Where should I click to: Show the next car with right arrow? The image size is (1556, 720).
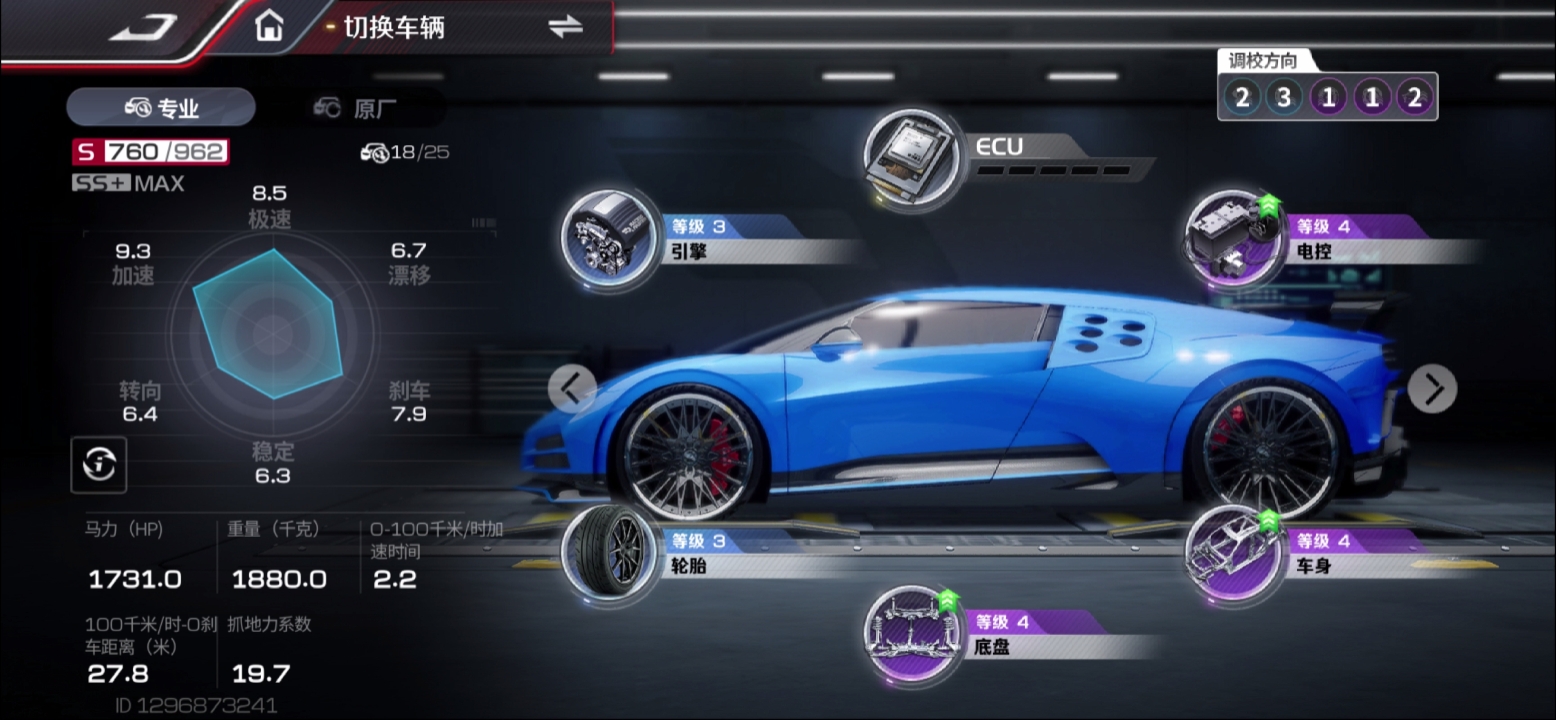click(1432, 389)
